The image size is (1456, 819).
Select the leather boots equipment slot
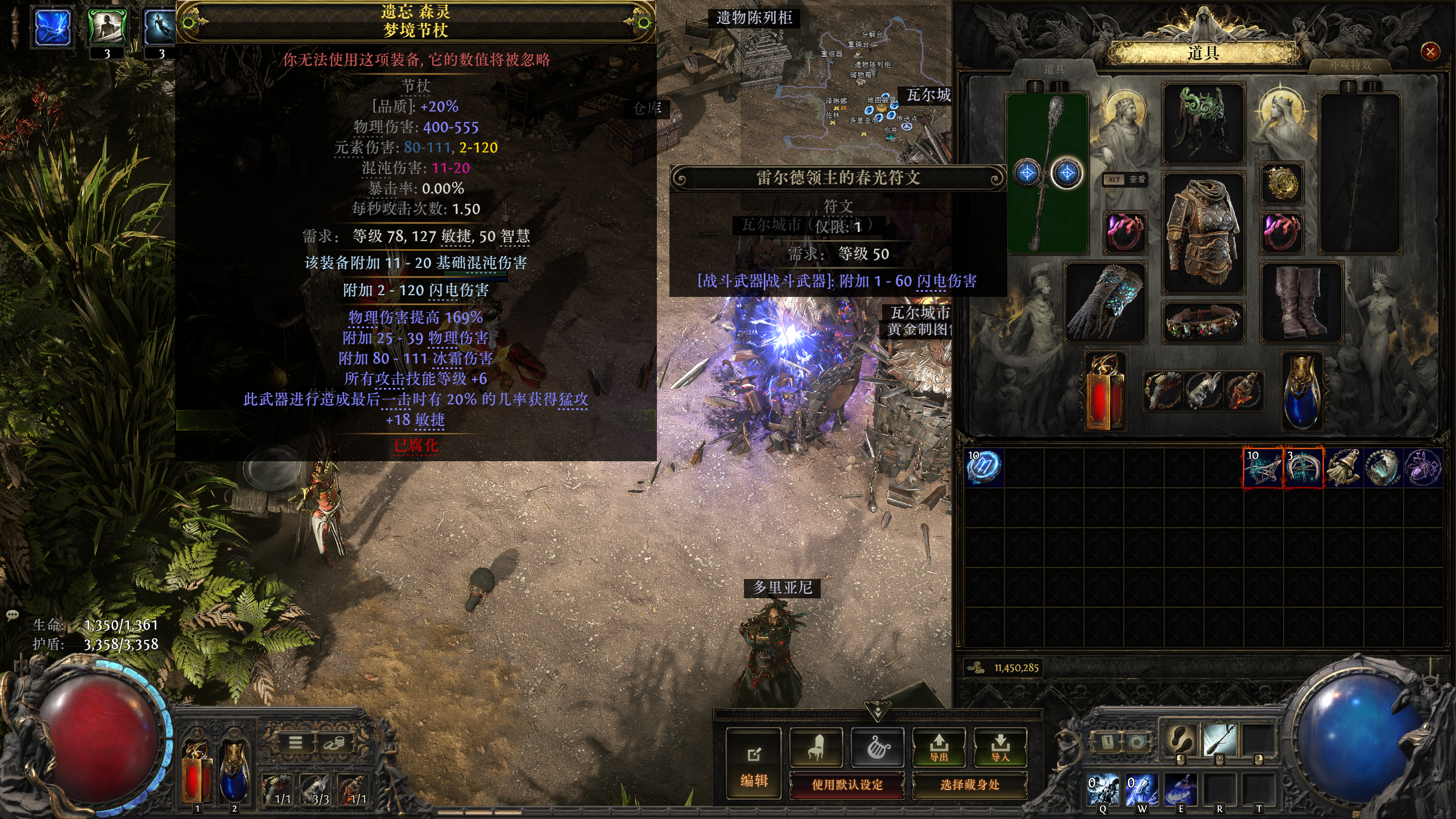[x=1301, y=303]
